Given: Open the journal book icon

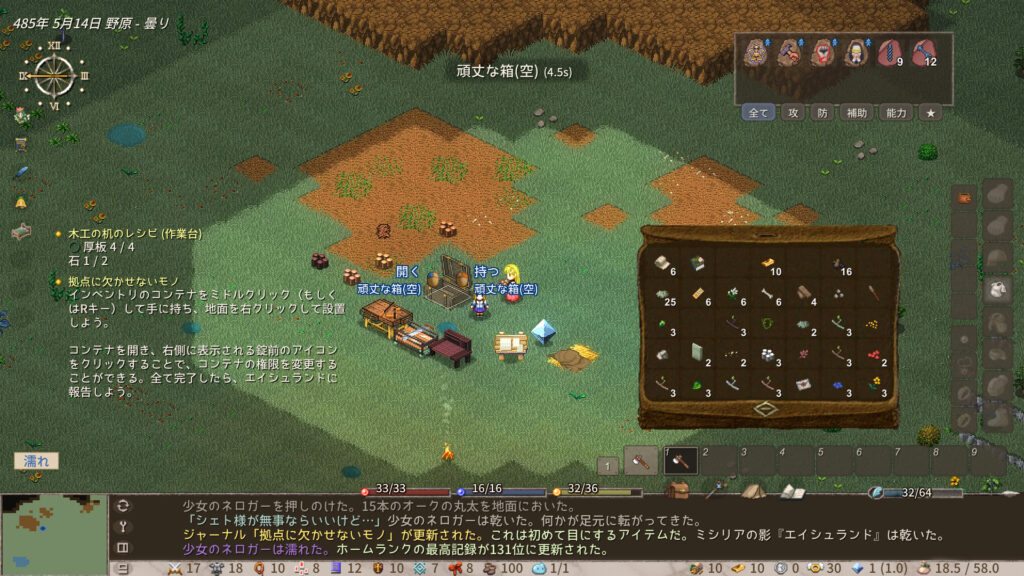Looking at the screenshot, I should point(792,491).
